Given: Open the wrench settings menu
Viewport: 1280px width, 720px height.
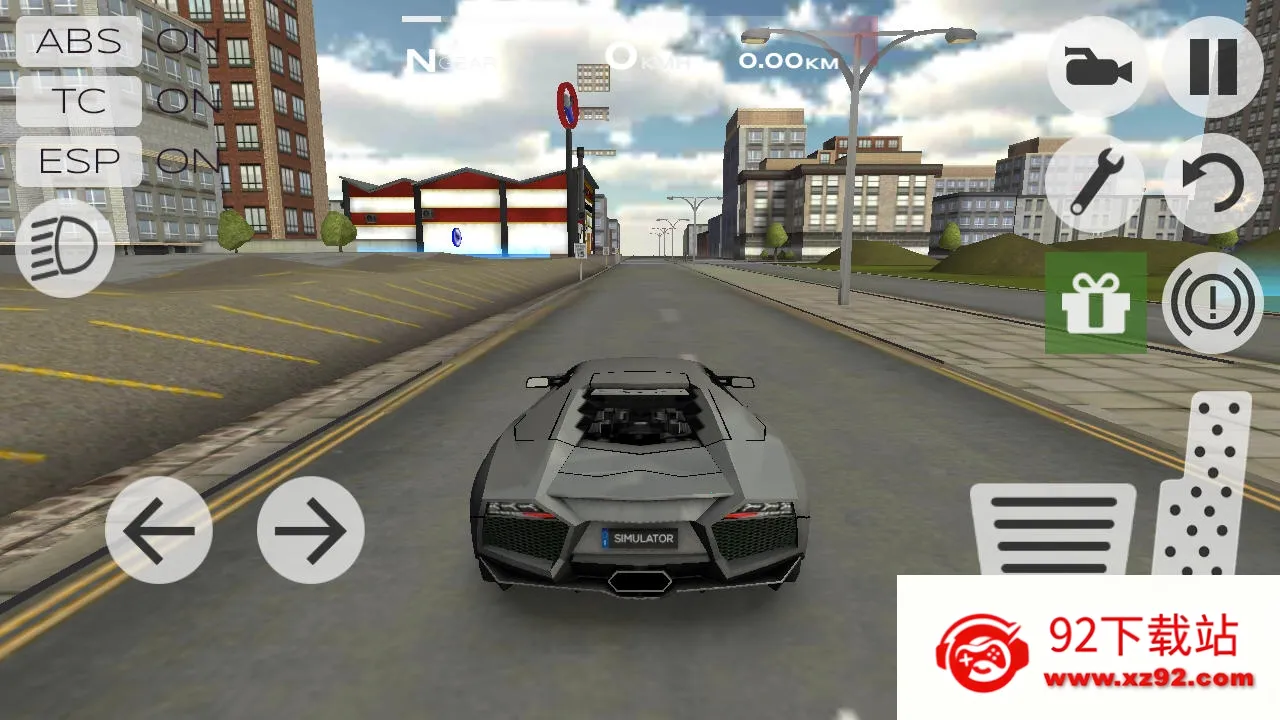Looking at the screenshot, I should [x=1096, y=183].
